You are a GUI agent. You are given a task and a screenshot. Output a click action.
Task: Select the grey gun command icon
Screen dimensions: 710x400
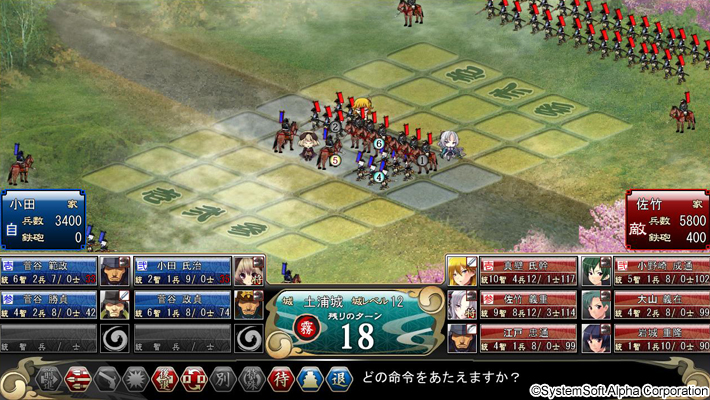point(106,380)
